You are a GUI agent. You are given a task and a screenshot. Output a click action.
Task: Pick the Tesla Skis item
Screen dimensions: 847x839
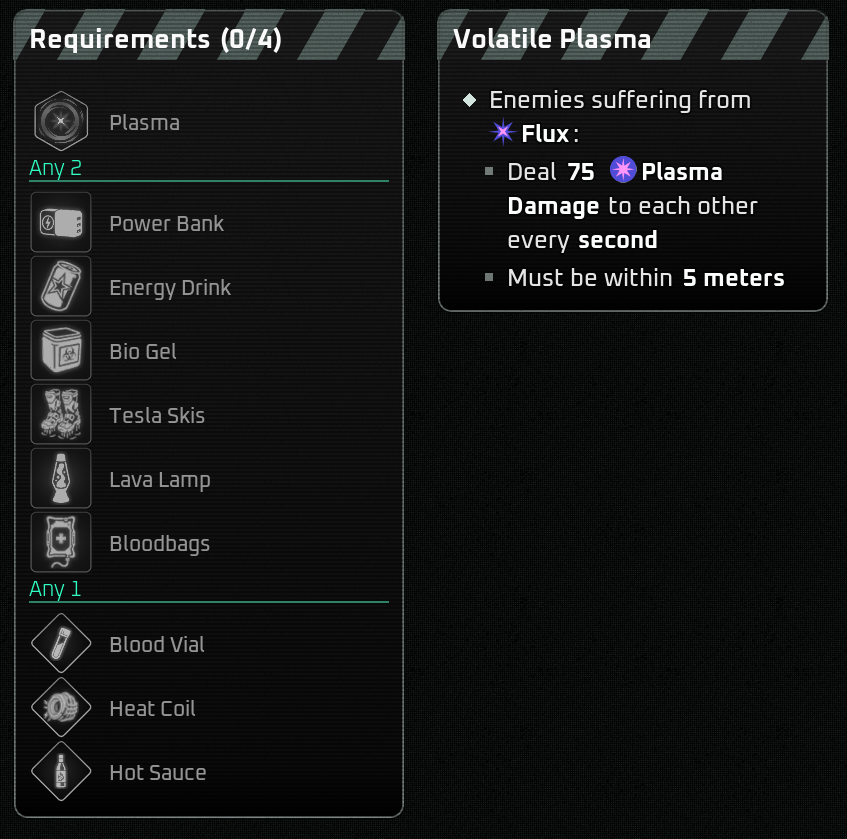[x=61, y=415]
